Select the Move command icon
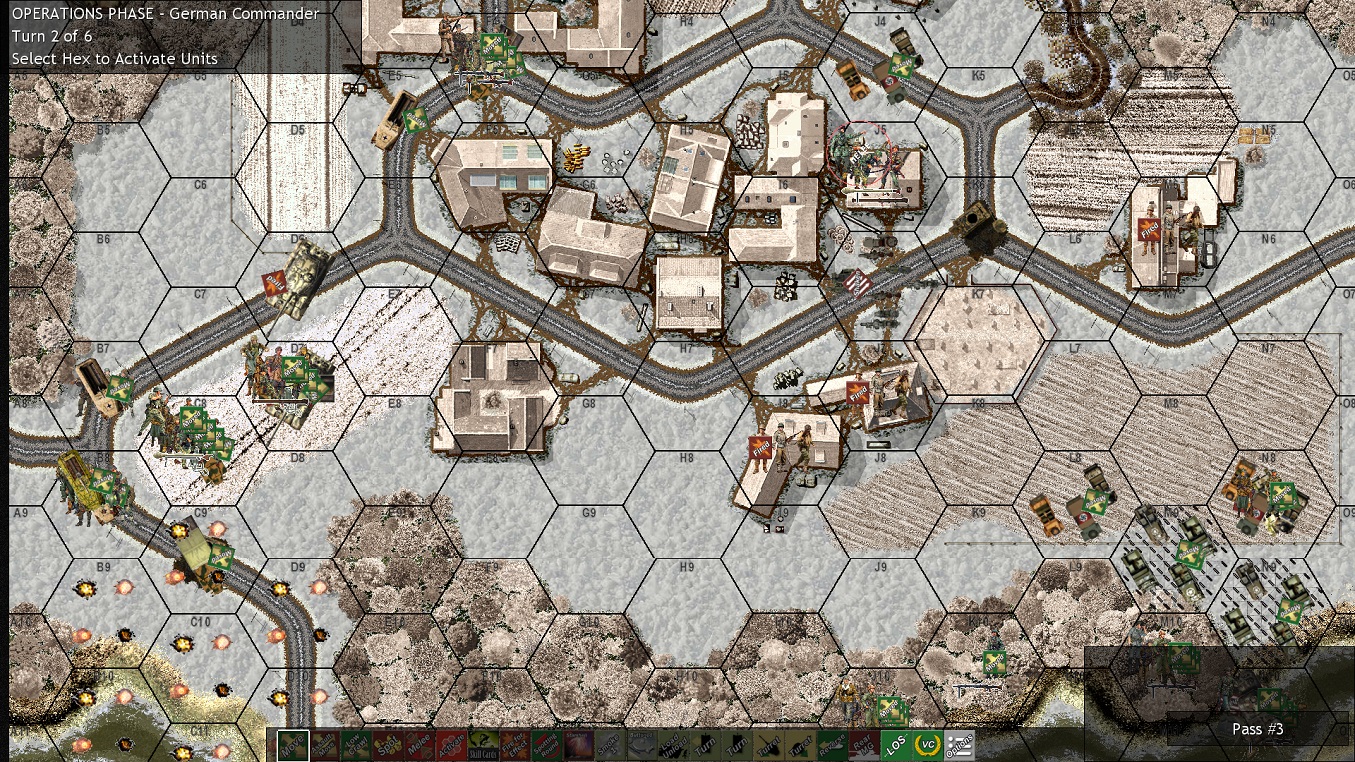This screenshot has height=762, width=1355. click(293, 745)
